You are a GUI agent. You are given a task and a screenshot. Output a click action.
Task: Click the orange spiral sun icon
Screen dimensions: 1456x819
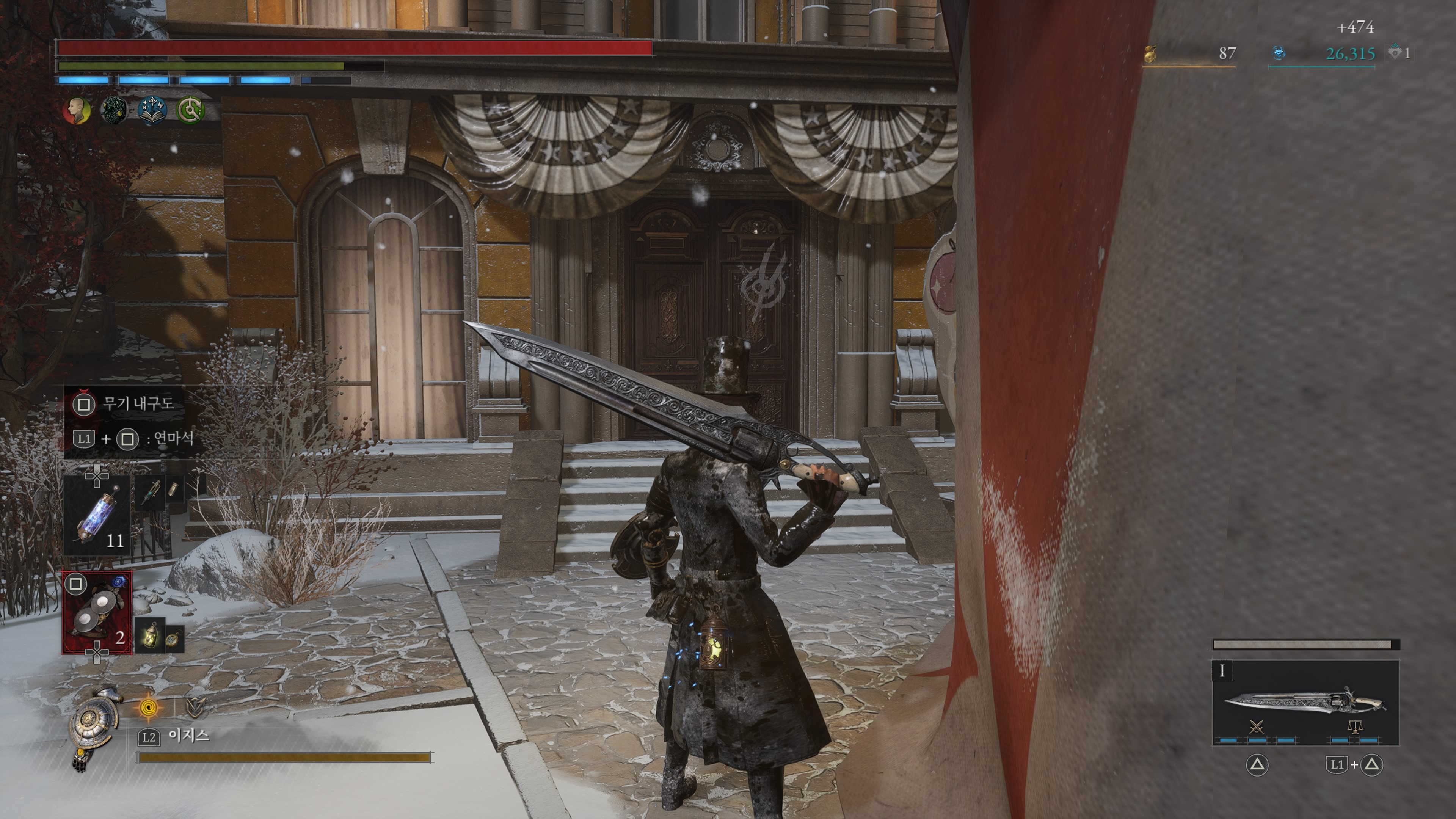point(149,706)
